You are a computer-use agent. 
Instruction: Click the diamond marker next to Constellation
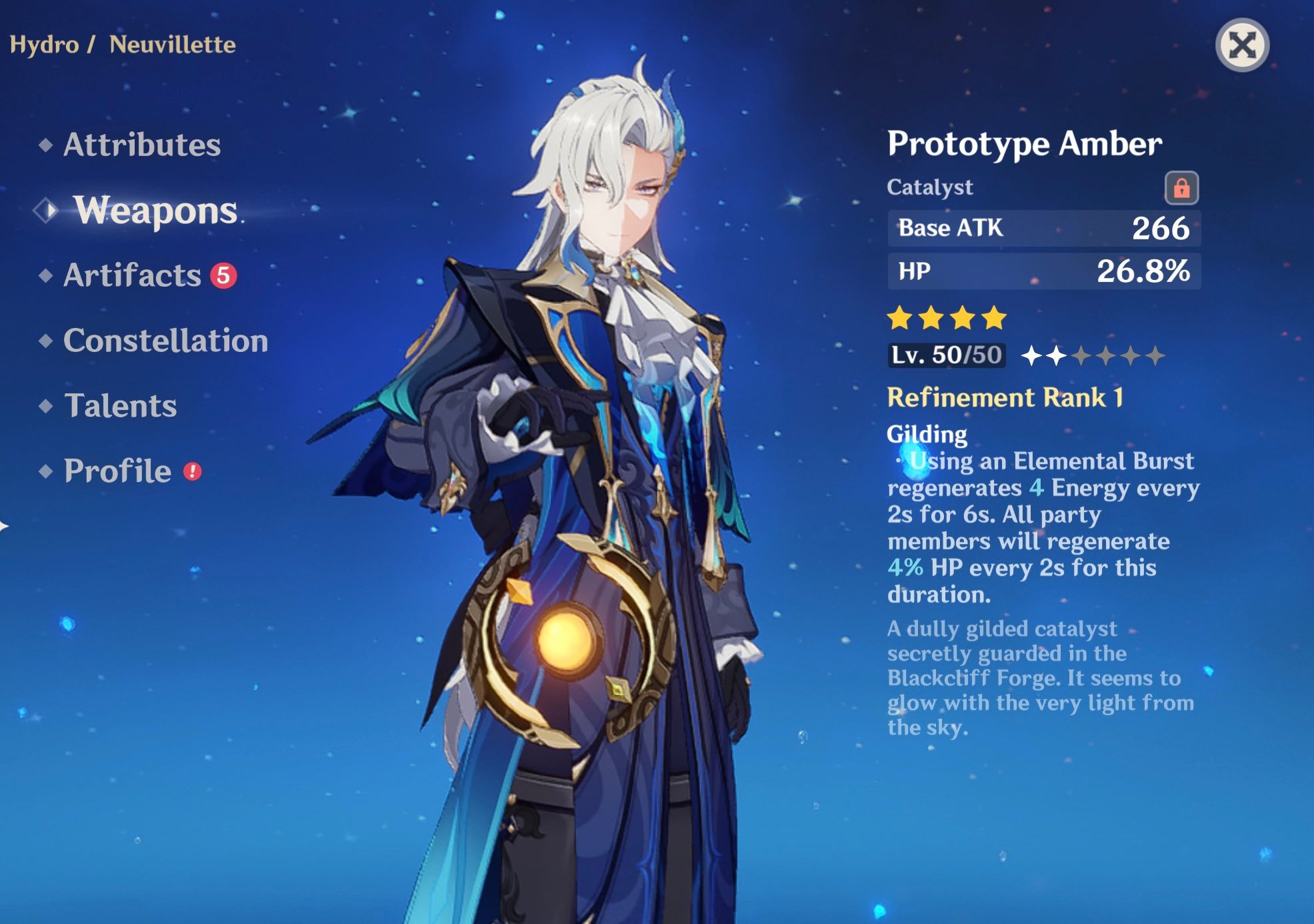tap(45, 339)
